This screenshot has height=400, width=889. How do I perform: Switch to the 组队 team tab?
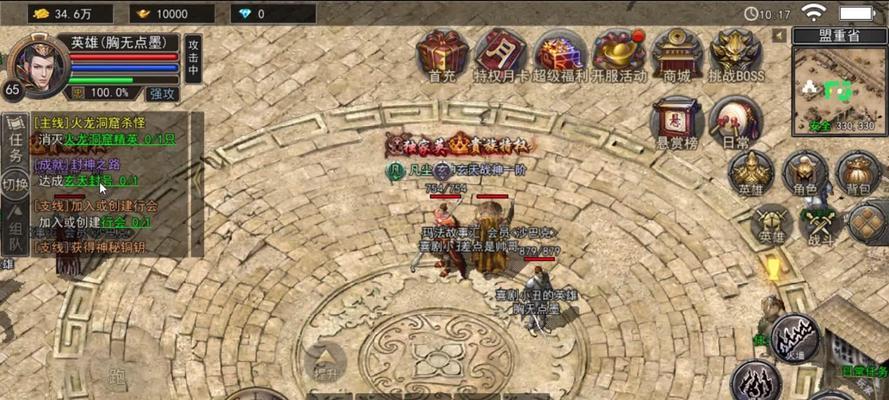tap(15, 228)
